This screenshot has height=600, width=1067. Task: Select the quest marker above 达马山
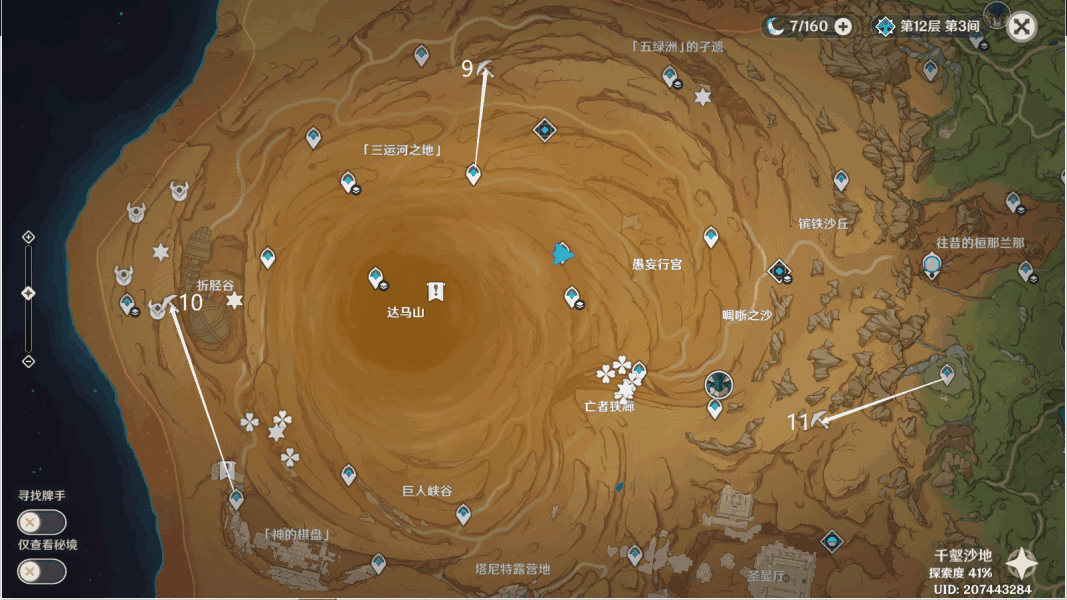click(x=436, y=291)
